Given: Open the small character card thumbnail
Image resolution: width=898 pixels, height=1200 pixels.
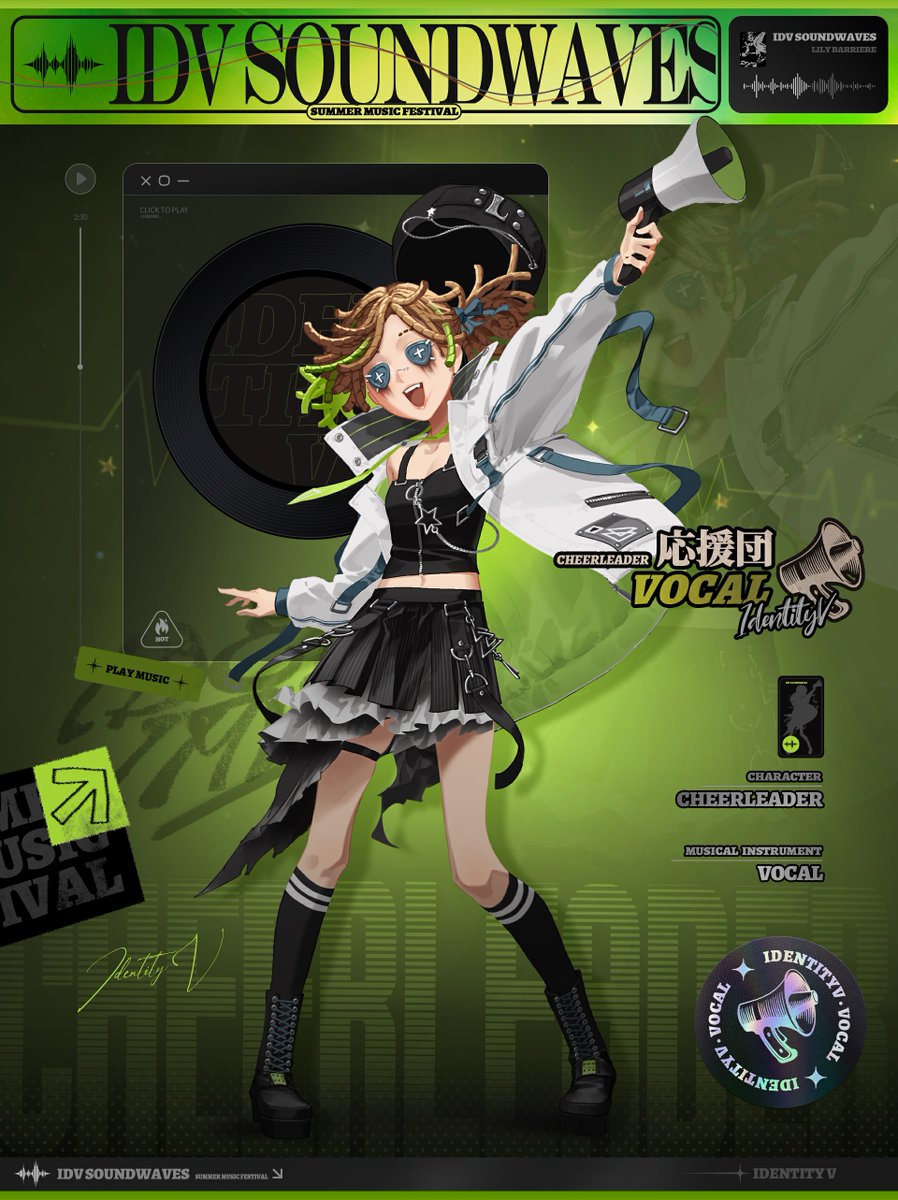Looking at the screenshot, I should point(800,716).
